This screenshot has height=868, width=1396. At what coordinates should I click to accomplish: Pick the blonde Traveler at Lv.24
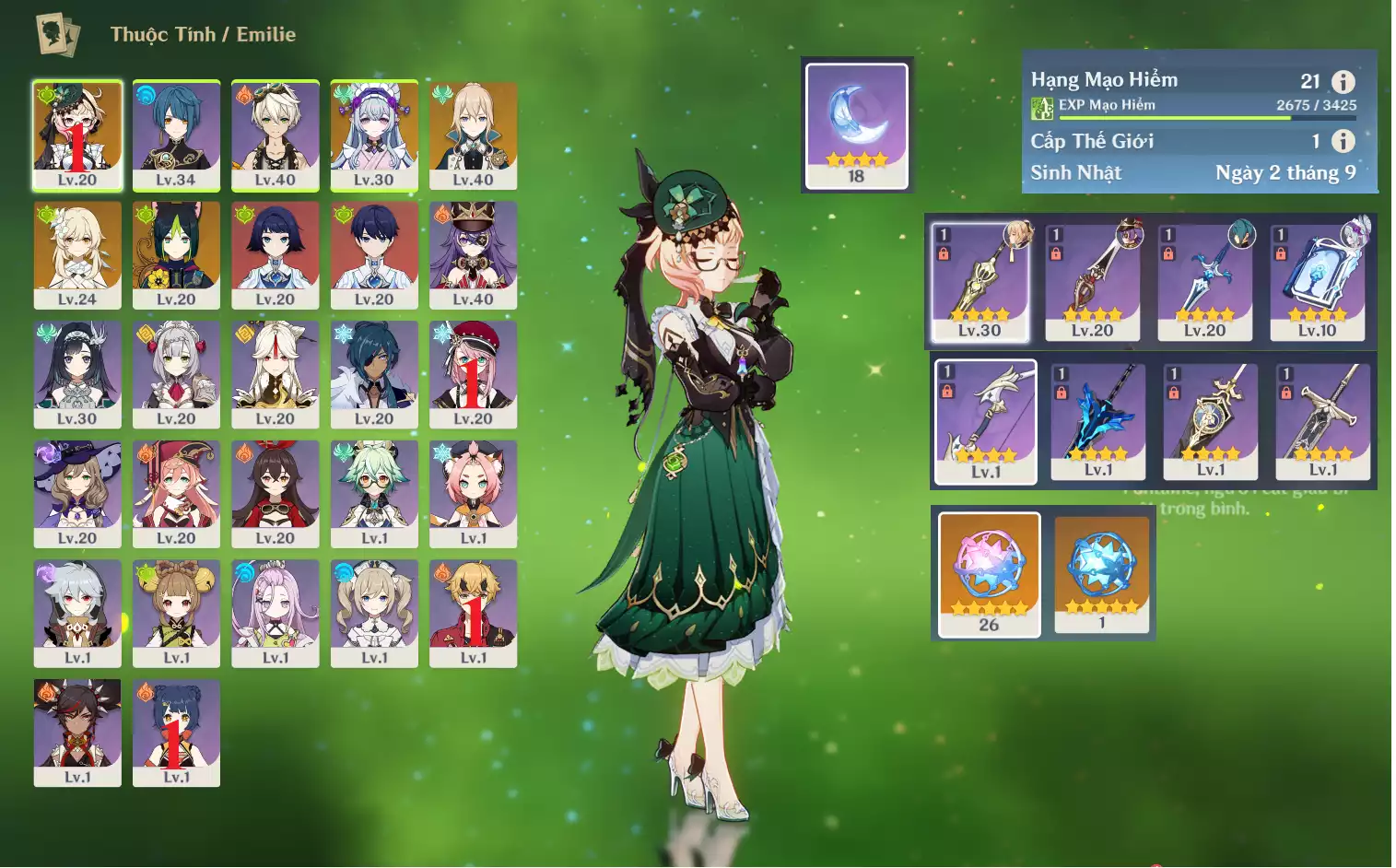point(77,254)
